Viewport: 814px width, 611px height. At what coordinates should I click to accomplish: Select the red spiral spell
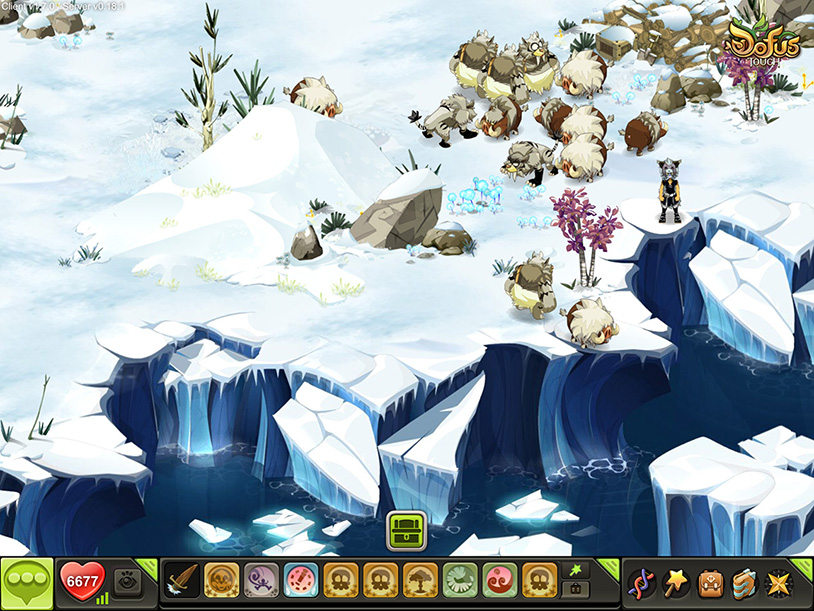(499, 581)
